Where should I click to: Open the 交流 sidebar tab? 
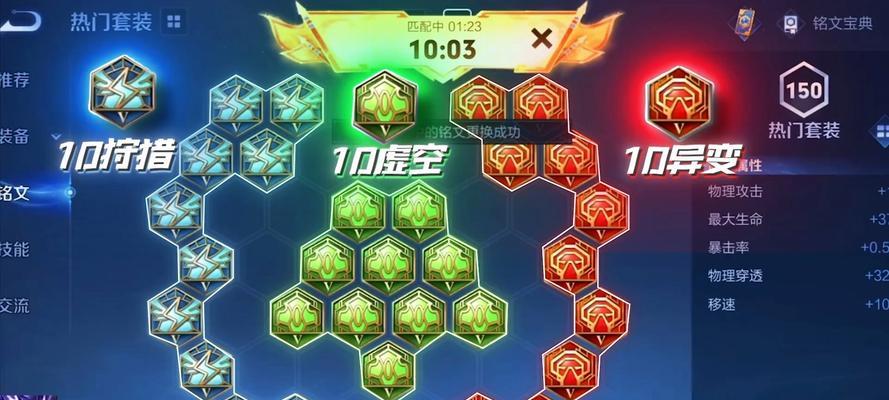coord(16,305)
